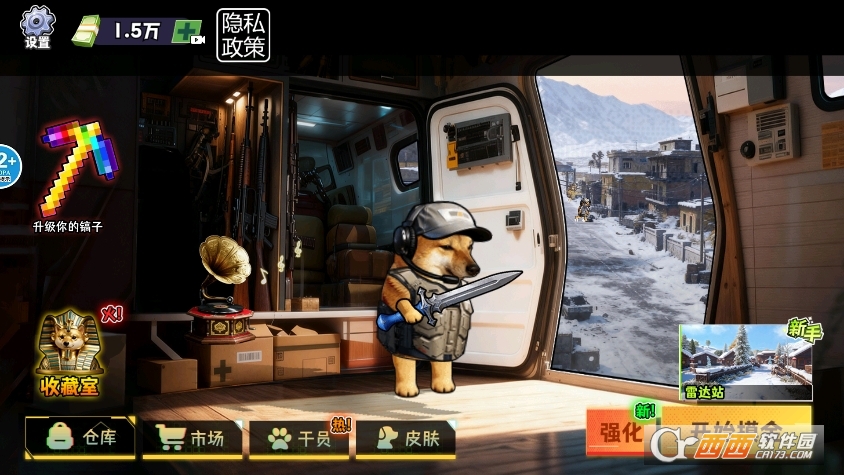
Task: Open the 强化 enhance panel
Action: 620,433
